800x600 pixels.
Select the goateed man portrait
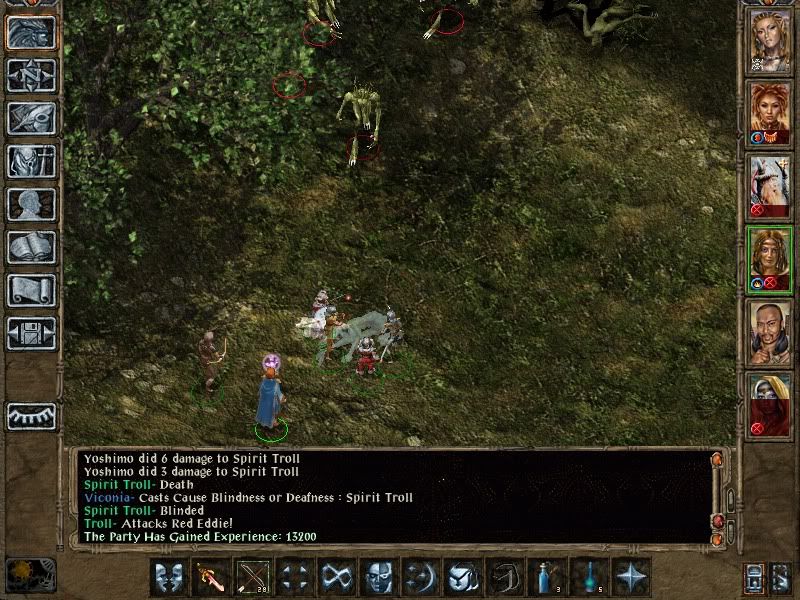(770, 331)
